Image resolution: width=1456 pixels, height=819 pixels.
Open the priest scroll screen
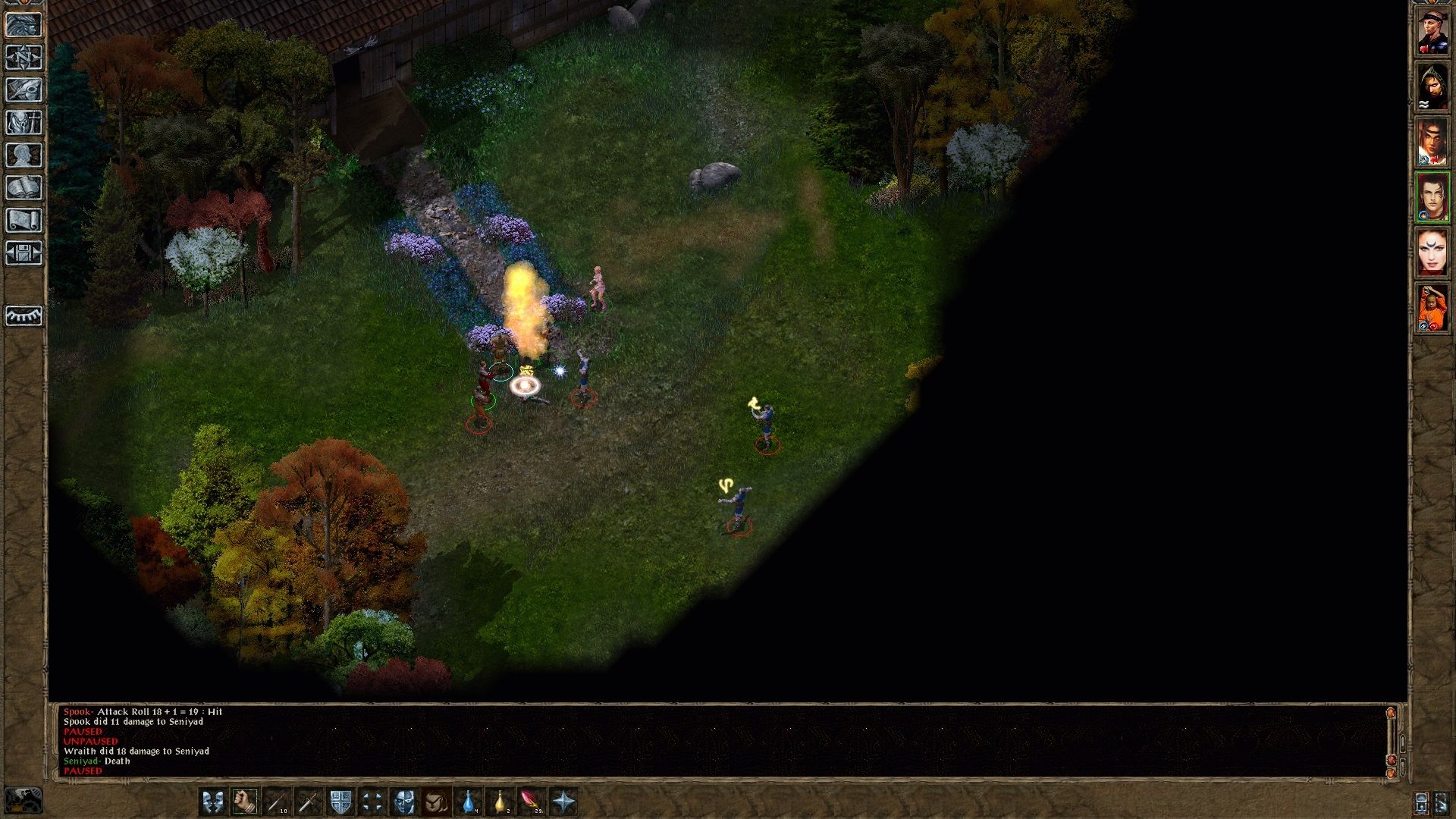(x=24, y=220)
